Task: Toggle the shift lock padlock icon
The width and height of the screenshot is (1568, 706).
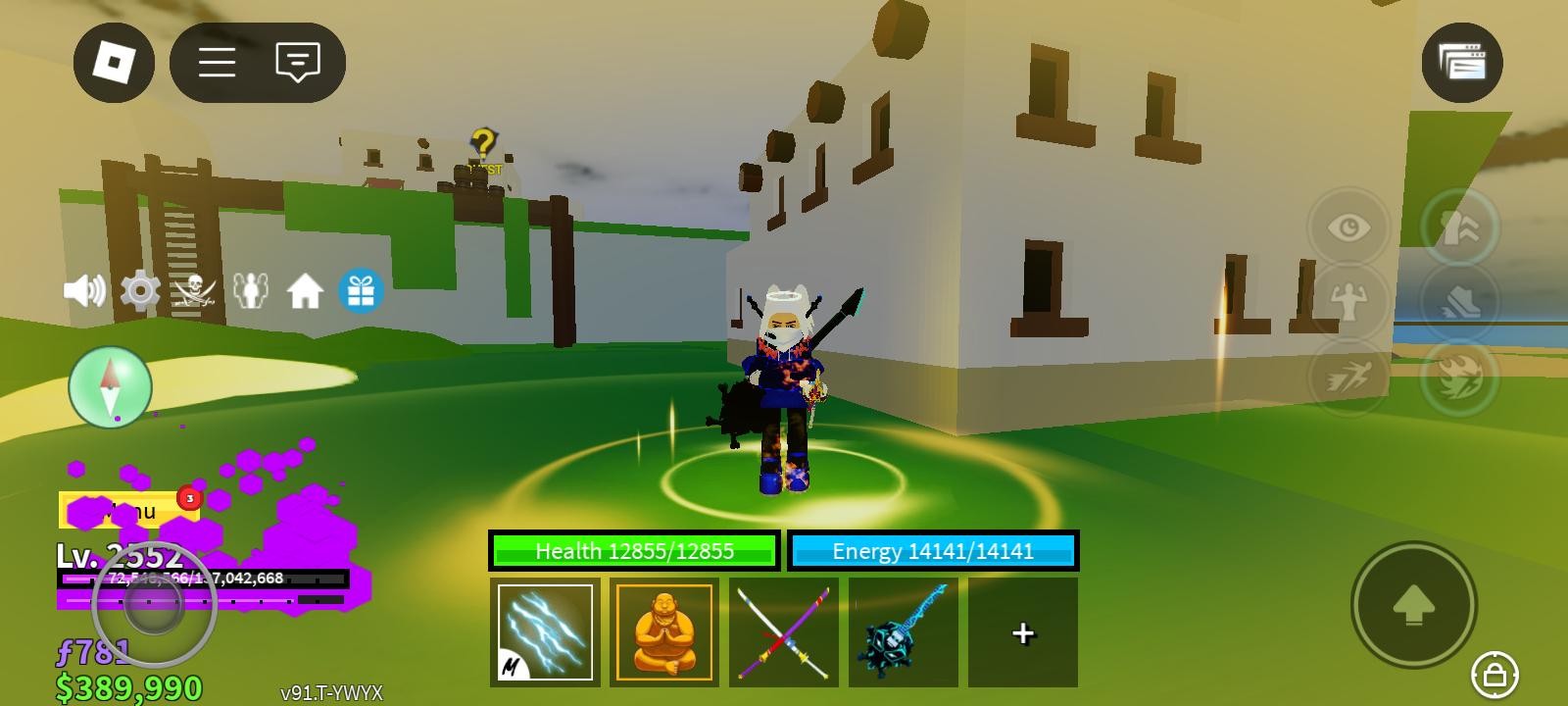Action: 1494,675
